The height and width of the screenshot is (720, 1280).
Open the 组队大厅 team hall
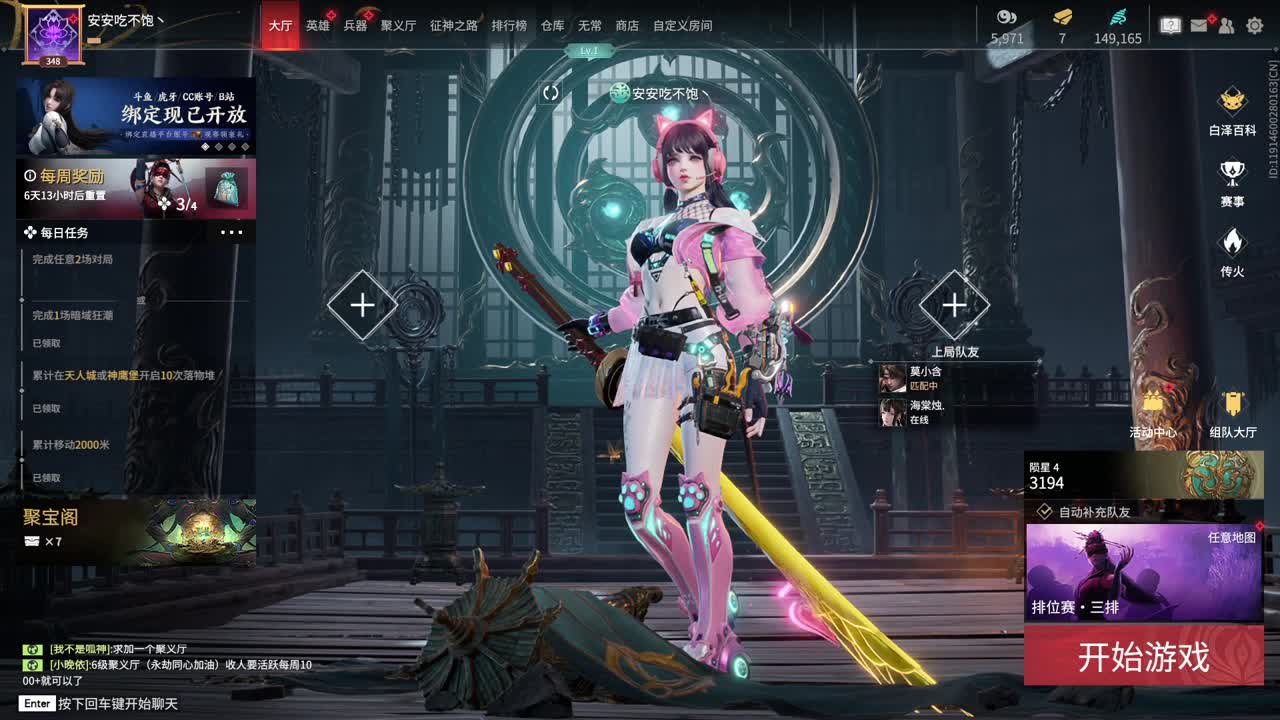pos(1230,414)
